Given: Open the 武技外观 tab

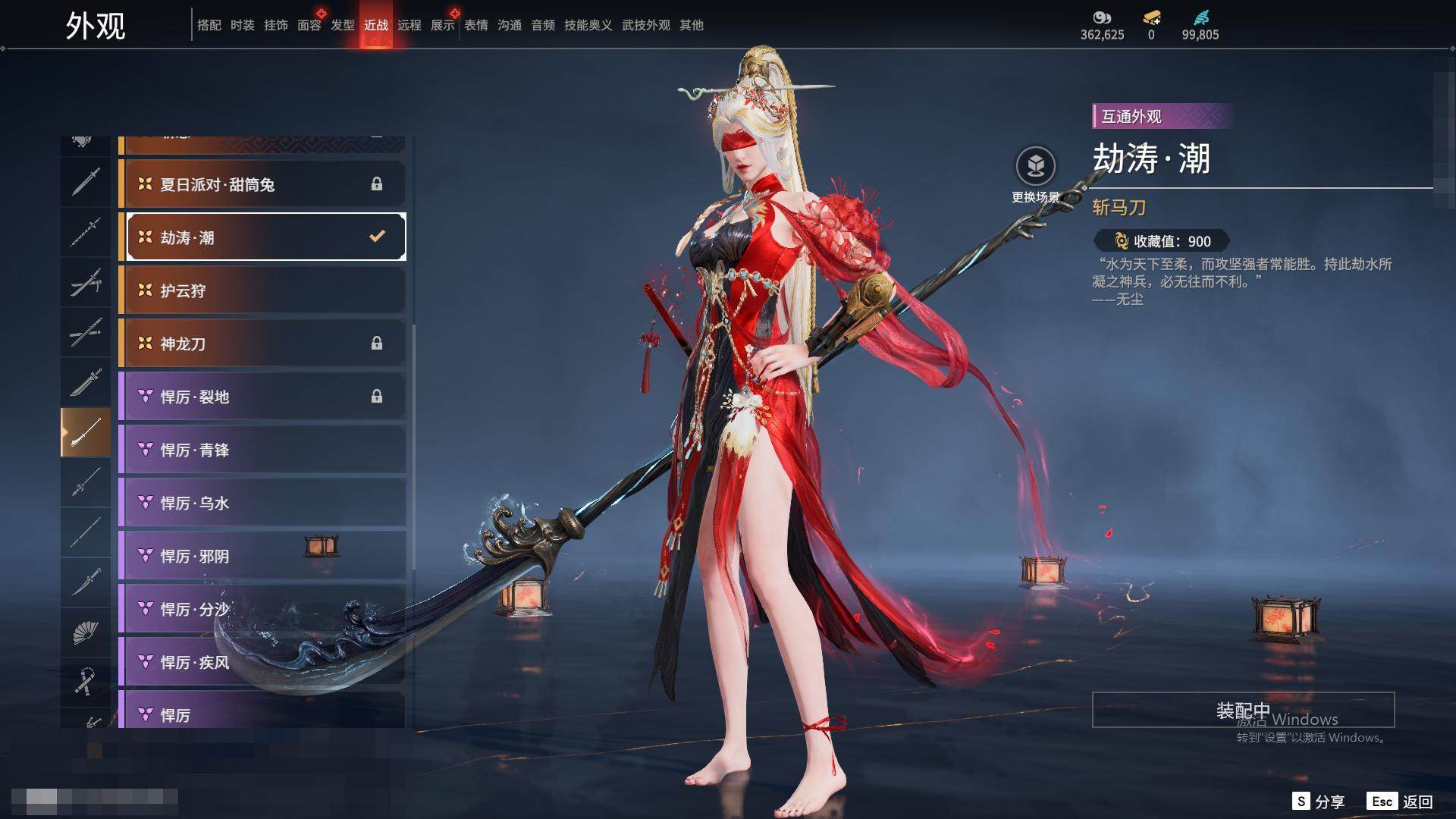Looking at the screenshot, I should (645, 25).
